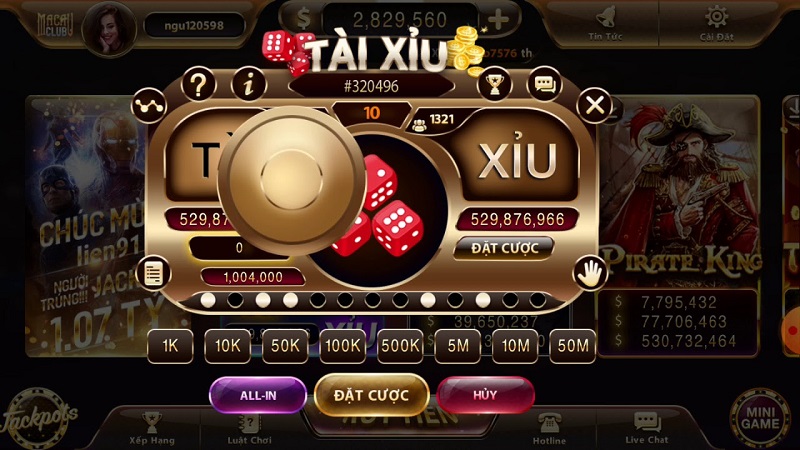This screenshot has height=450, width=800.
Task: Choose the 50K chip
Action: tap(286, 346)
